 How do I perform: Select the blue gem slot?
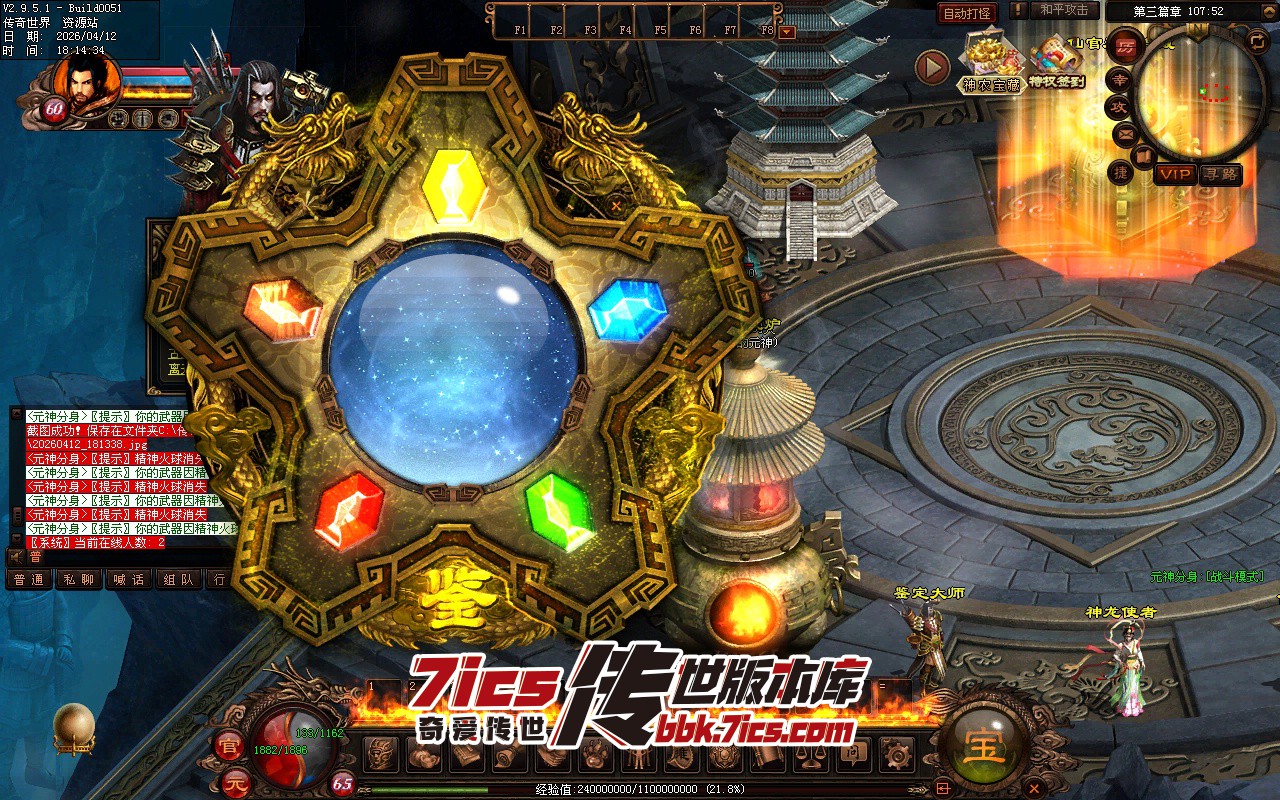click(627, 309)
